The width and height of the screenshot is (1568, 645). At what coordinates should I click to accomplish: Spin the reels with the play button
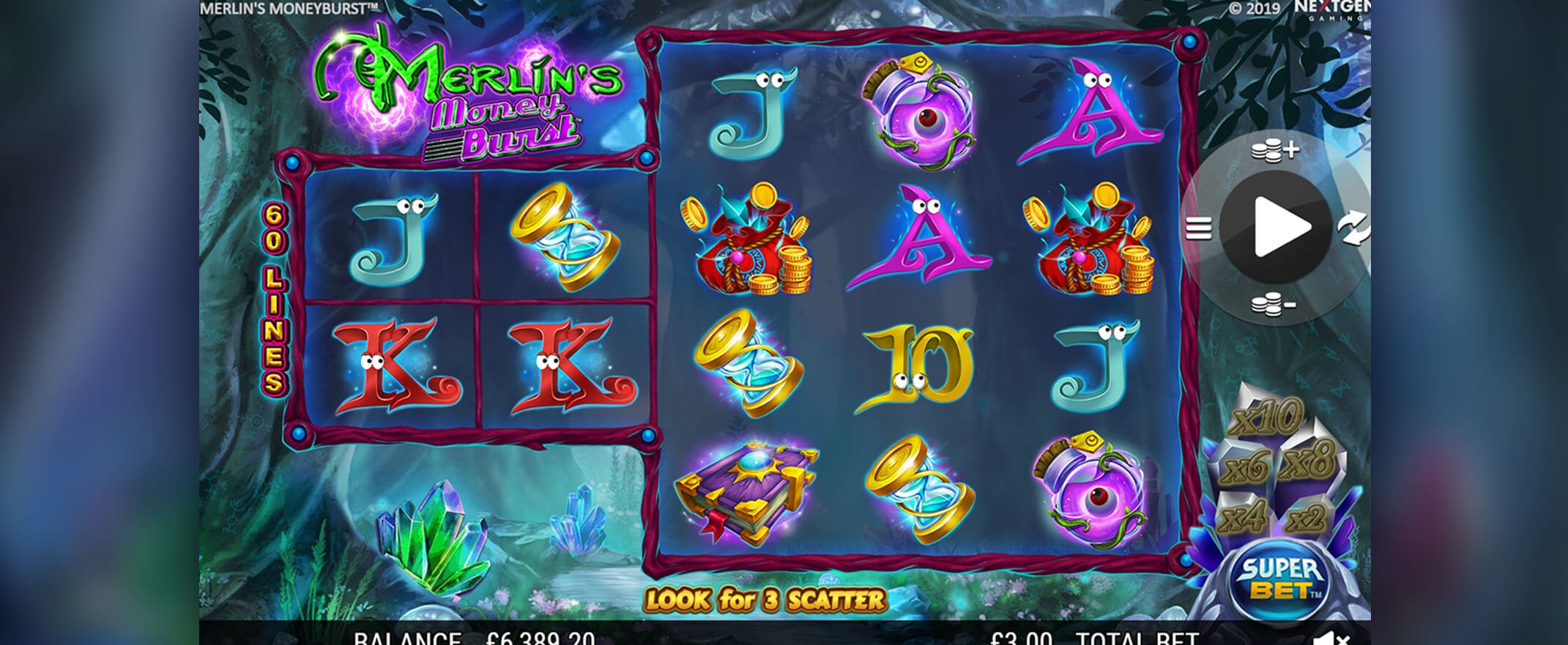click(1277, 228)
